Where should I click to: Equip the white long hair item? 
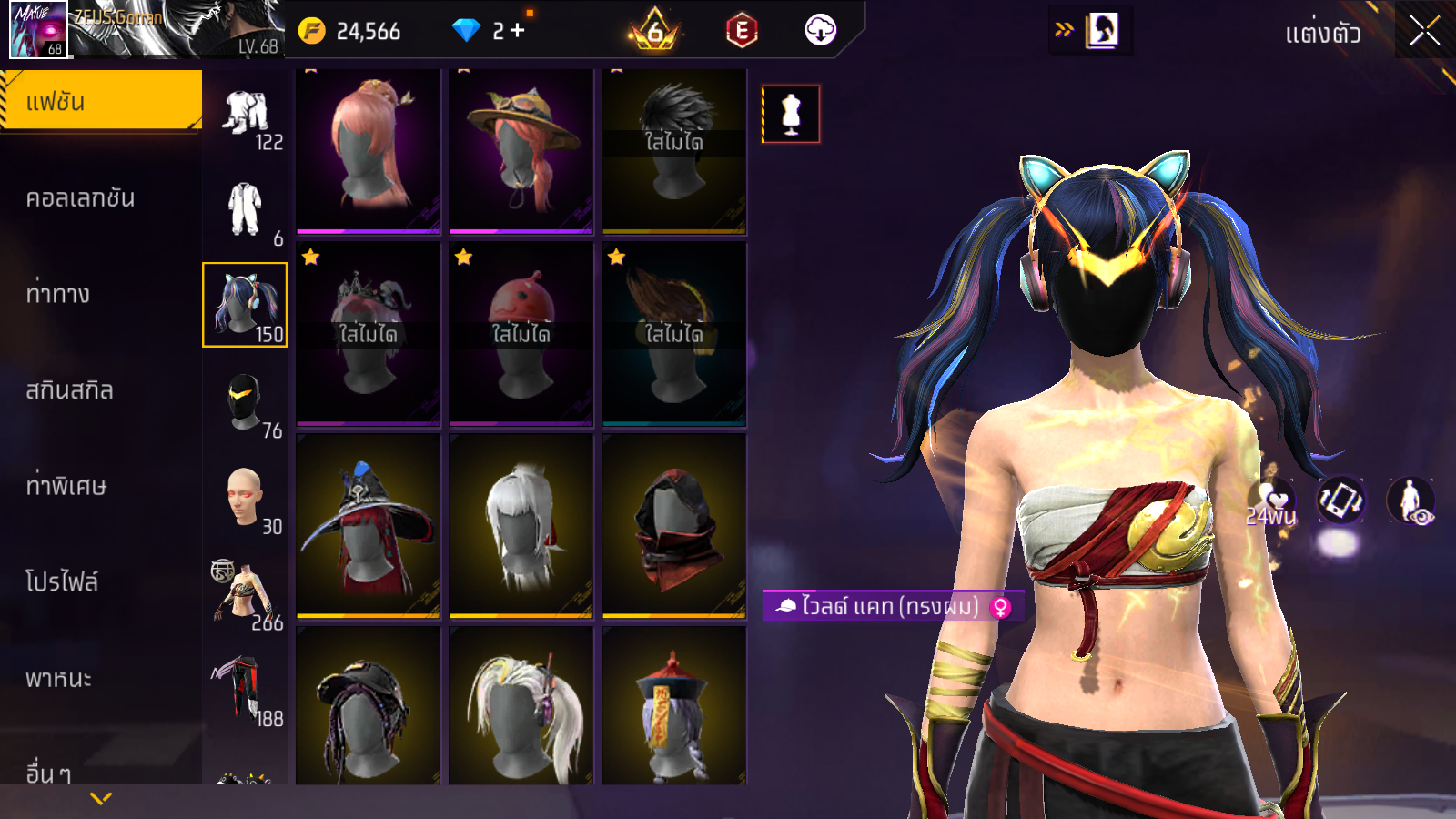pyautogui.click(x=521, y=526)
